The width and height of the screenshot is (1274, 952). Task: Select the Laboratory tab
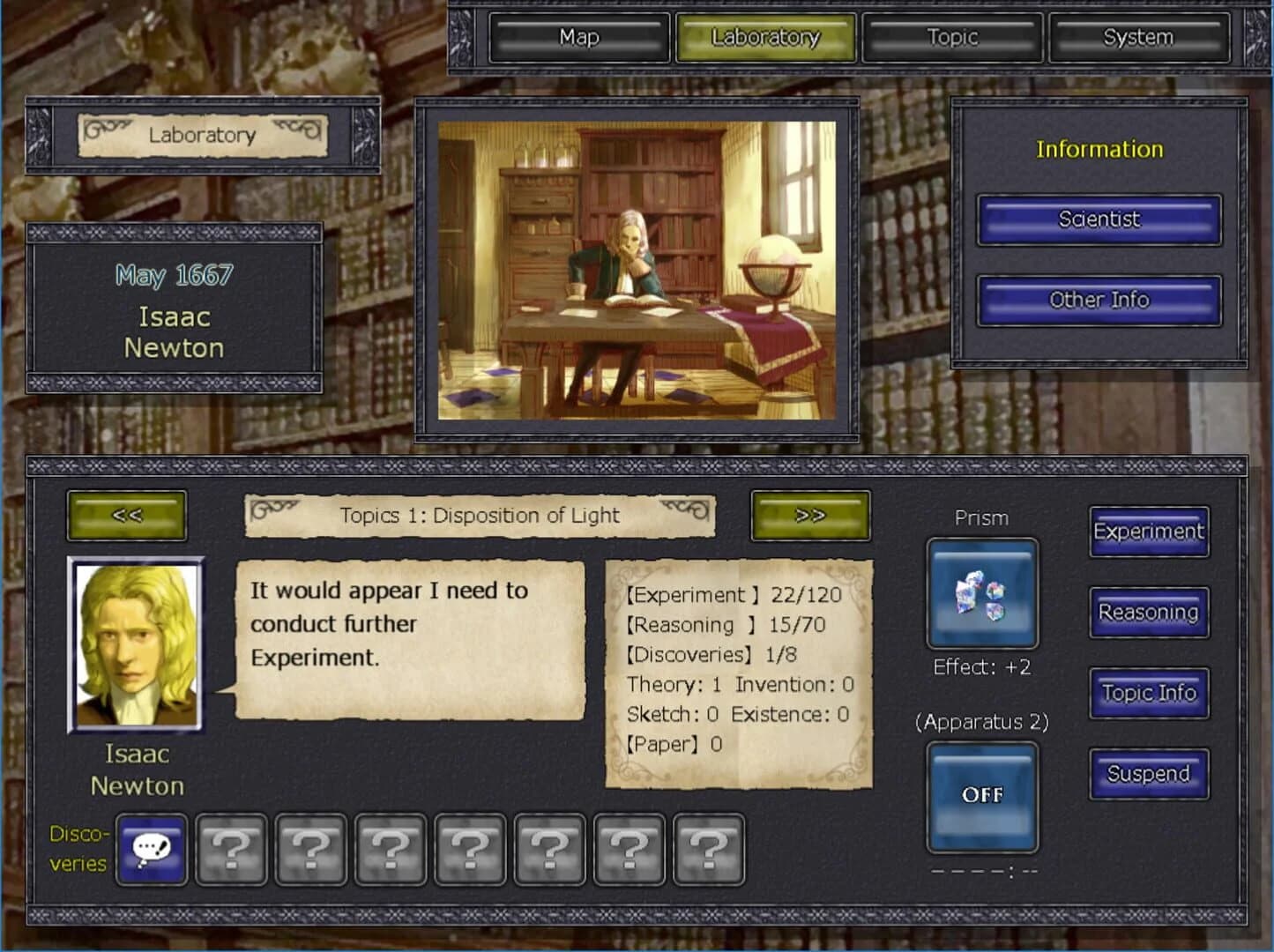(765, 38)
